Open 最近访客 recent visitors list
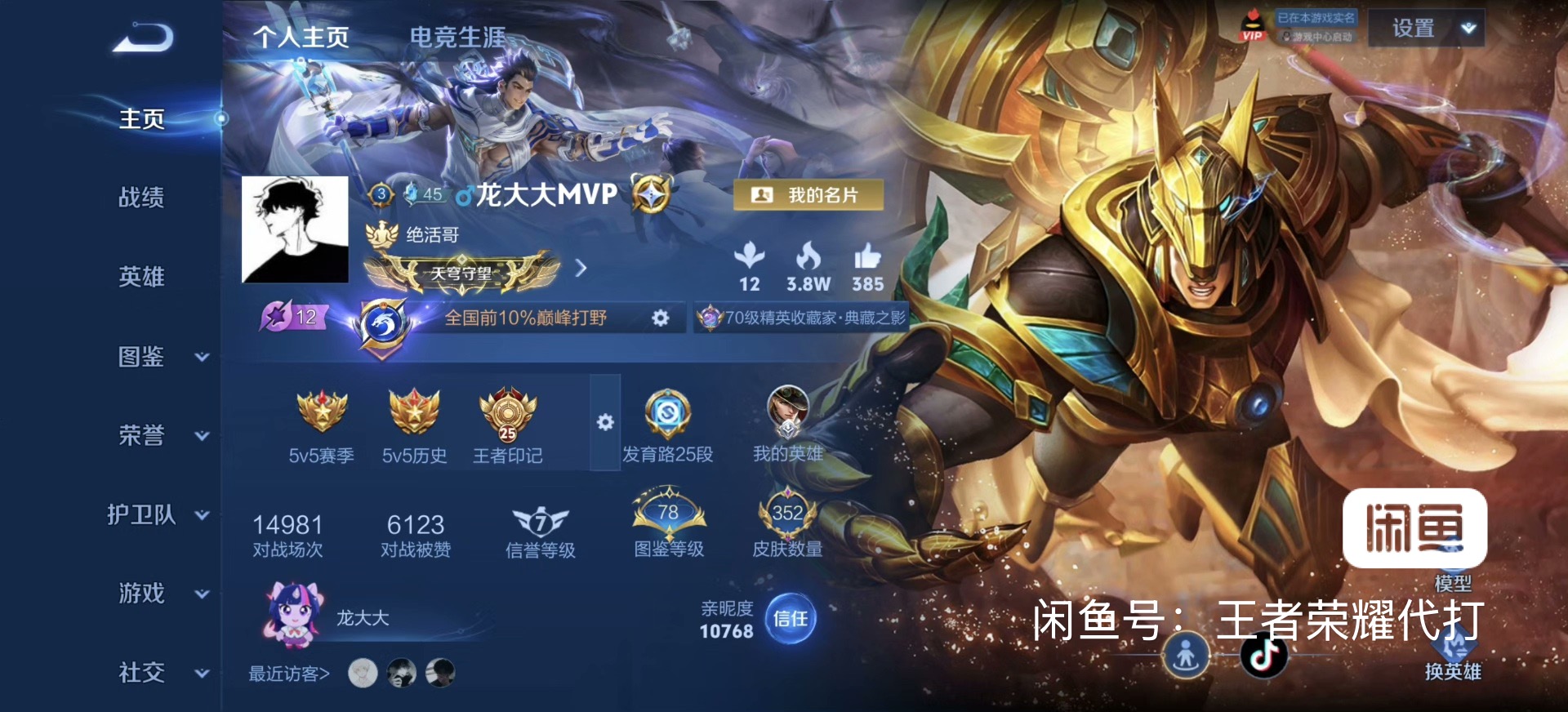 (289, 674)
